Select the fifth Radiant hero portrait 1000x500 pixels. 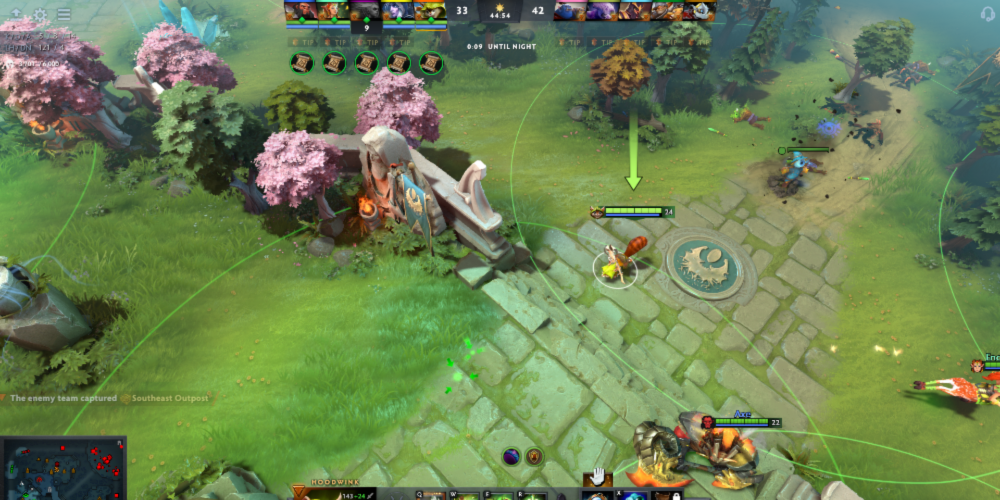430,11
